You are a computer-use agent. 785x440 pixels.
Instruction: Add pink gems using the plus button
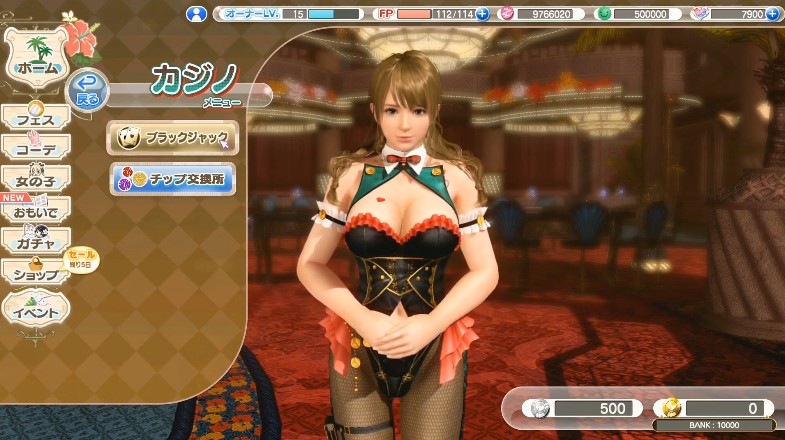[772, 14]
